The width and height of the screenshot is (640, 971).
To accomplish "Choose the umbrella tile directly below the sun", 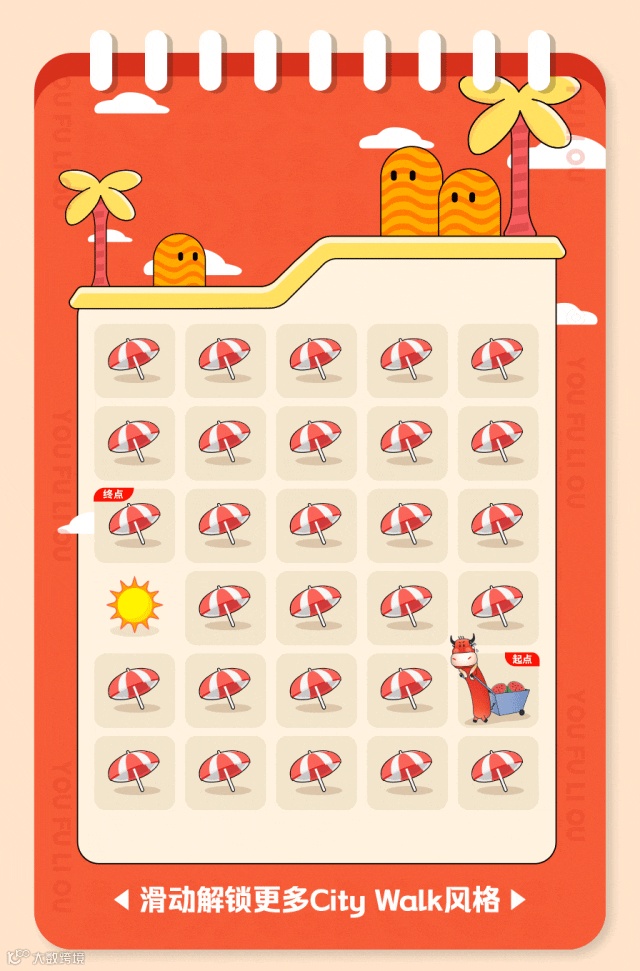I will [134, 689].
